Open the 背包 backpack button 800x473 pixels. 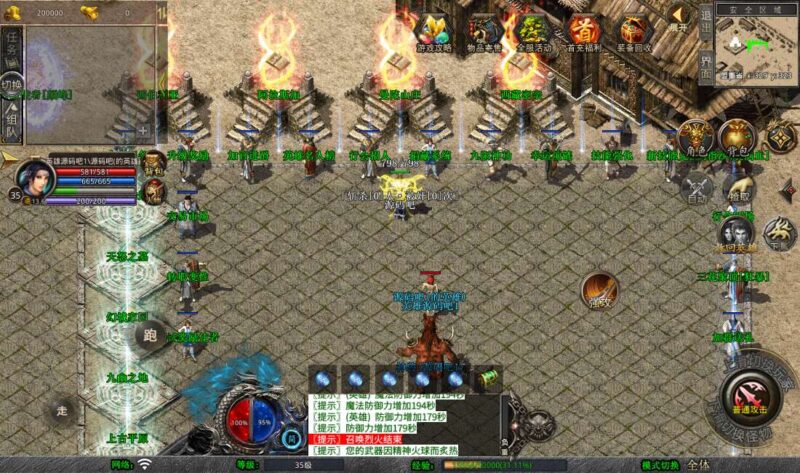pyautogui.click(x=736, y=137)
